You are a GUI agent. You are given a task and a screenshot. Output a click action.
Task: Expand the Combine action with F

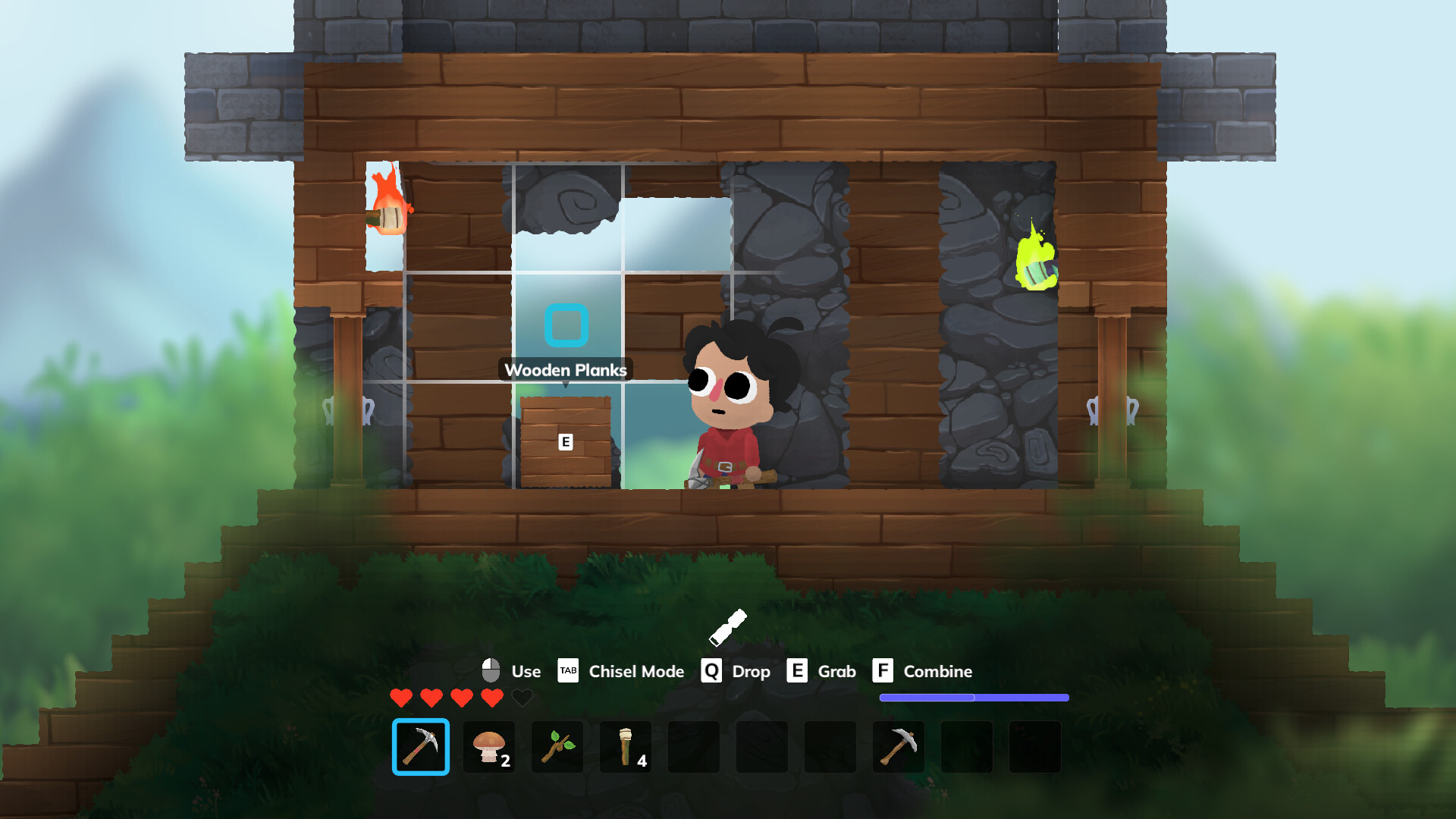882,671
